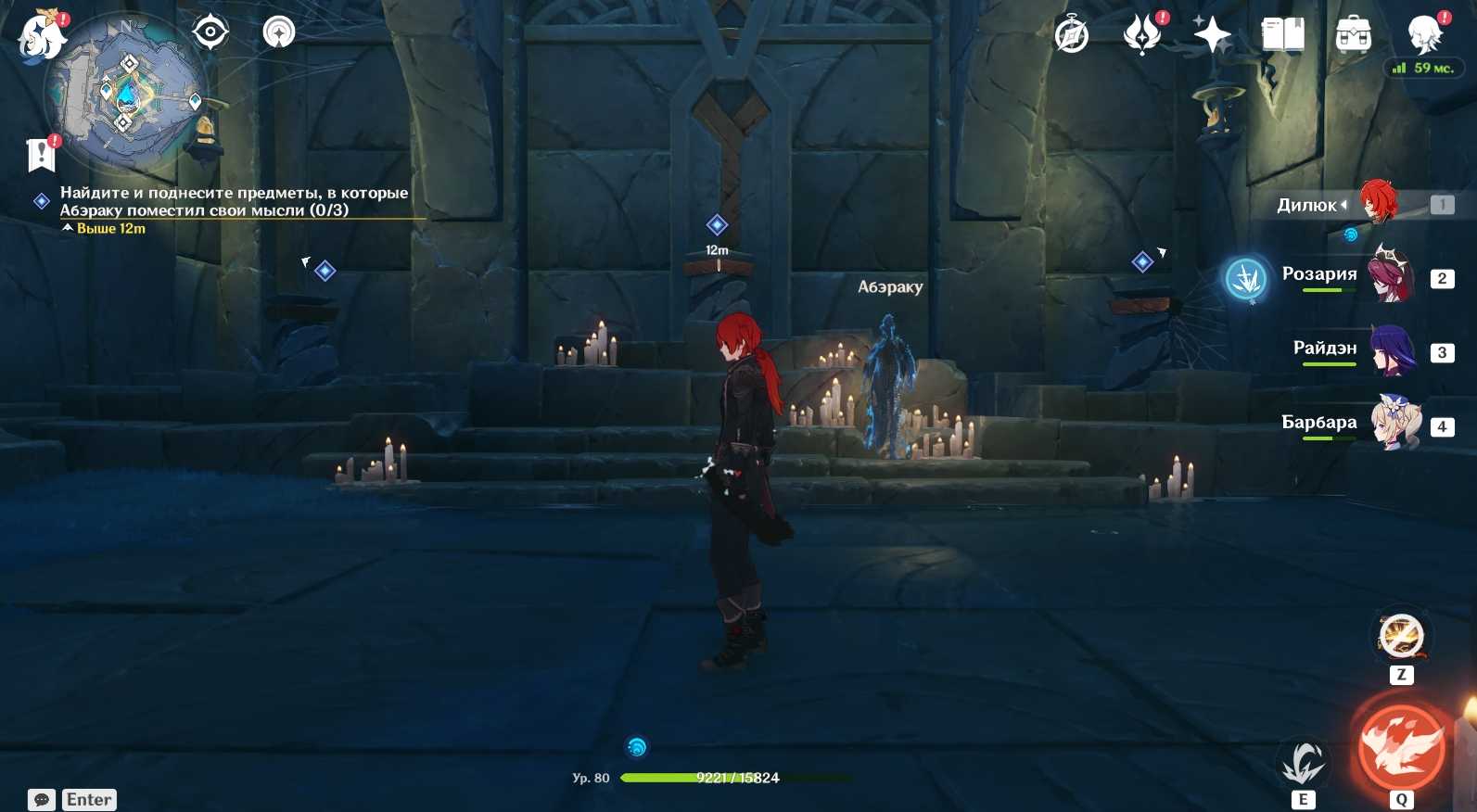Switch to party member Барбара
This screenshot has height=812, width=1477.
click(x=1394, y=424)
